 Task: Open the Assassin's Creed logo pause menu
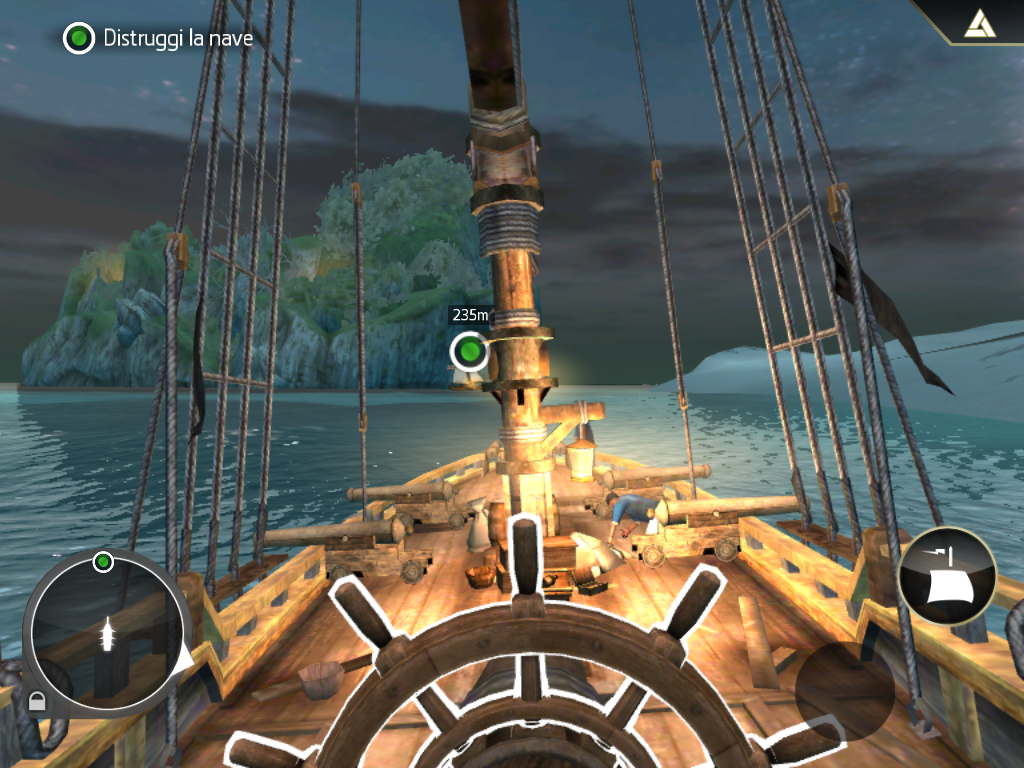(x=975, y=24)
